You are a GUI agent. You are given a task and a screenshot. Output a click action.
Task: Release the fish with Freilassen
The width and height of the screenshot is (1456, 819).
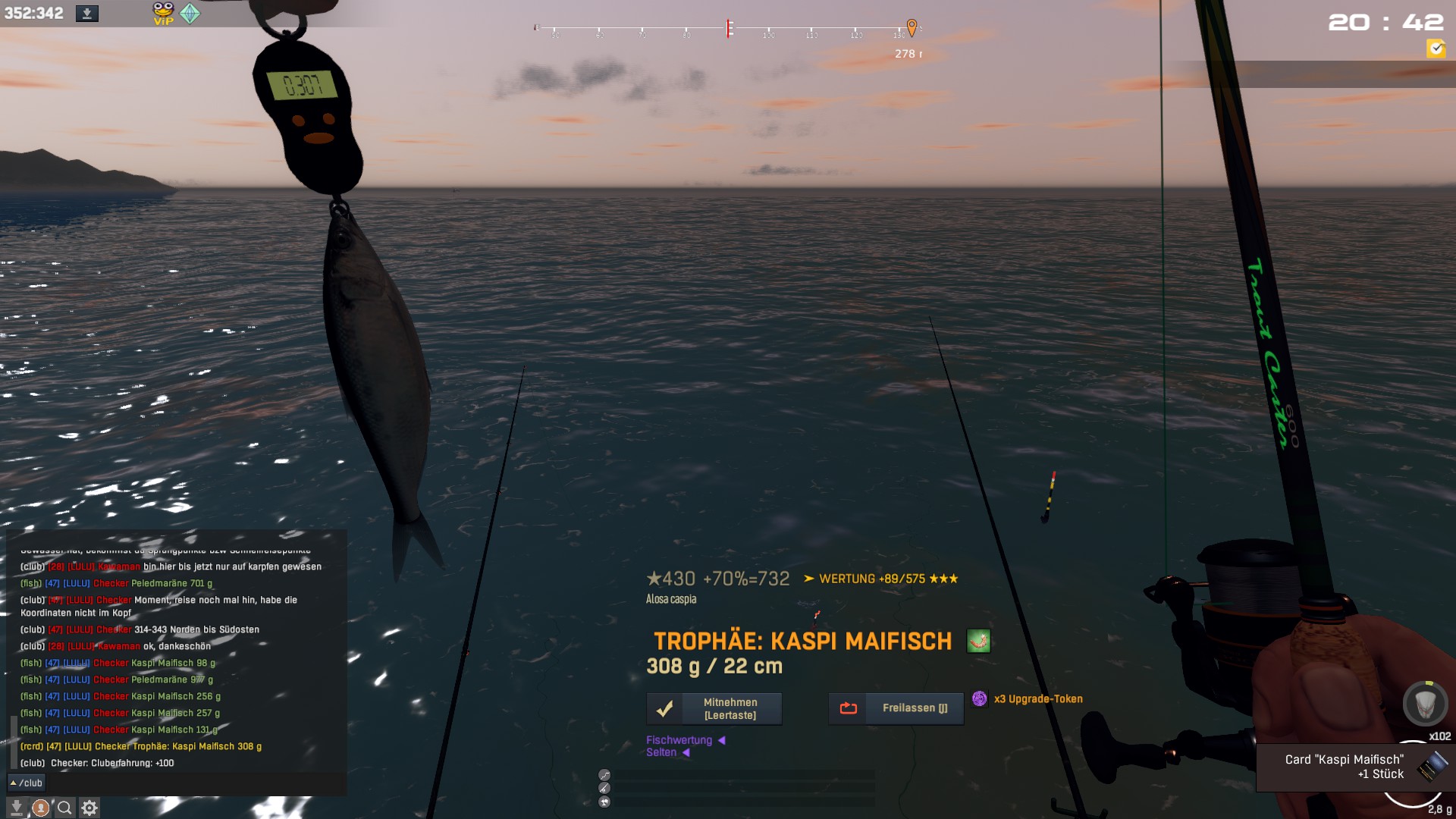[896, 708]
